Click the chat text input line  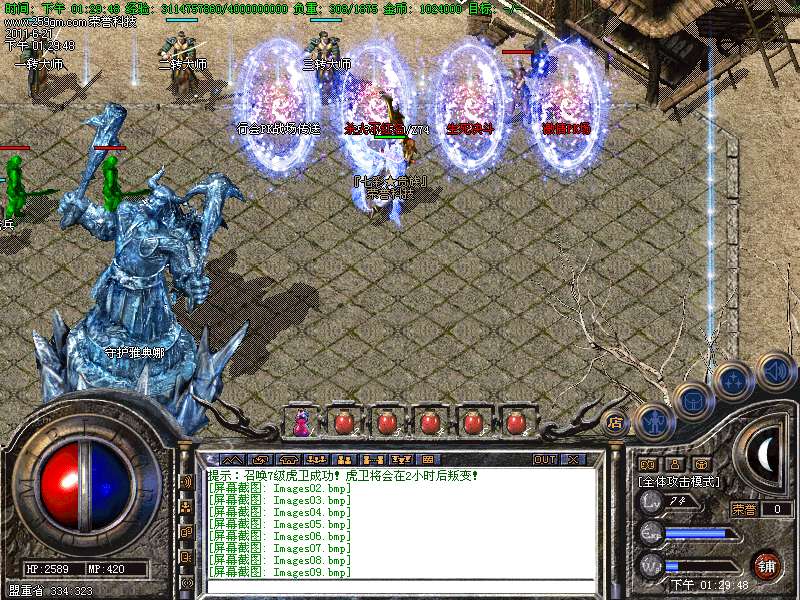point(400,585)
